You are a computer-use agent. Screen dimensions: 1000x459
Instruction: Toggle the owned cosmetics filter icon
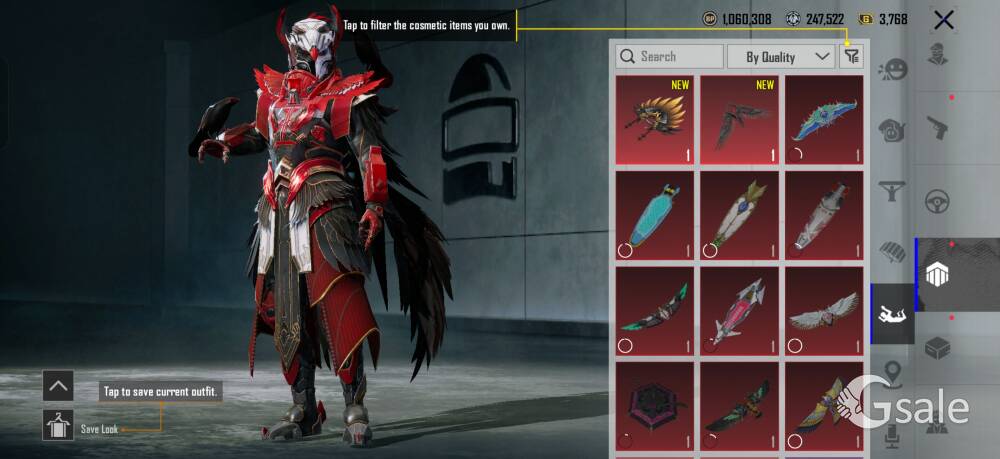pyautogui.click(x=851, y=57)
